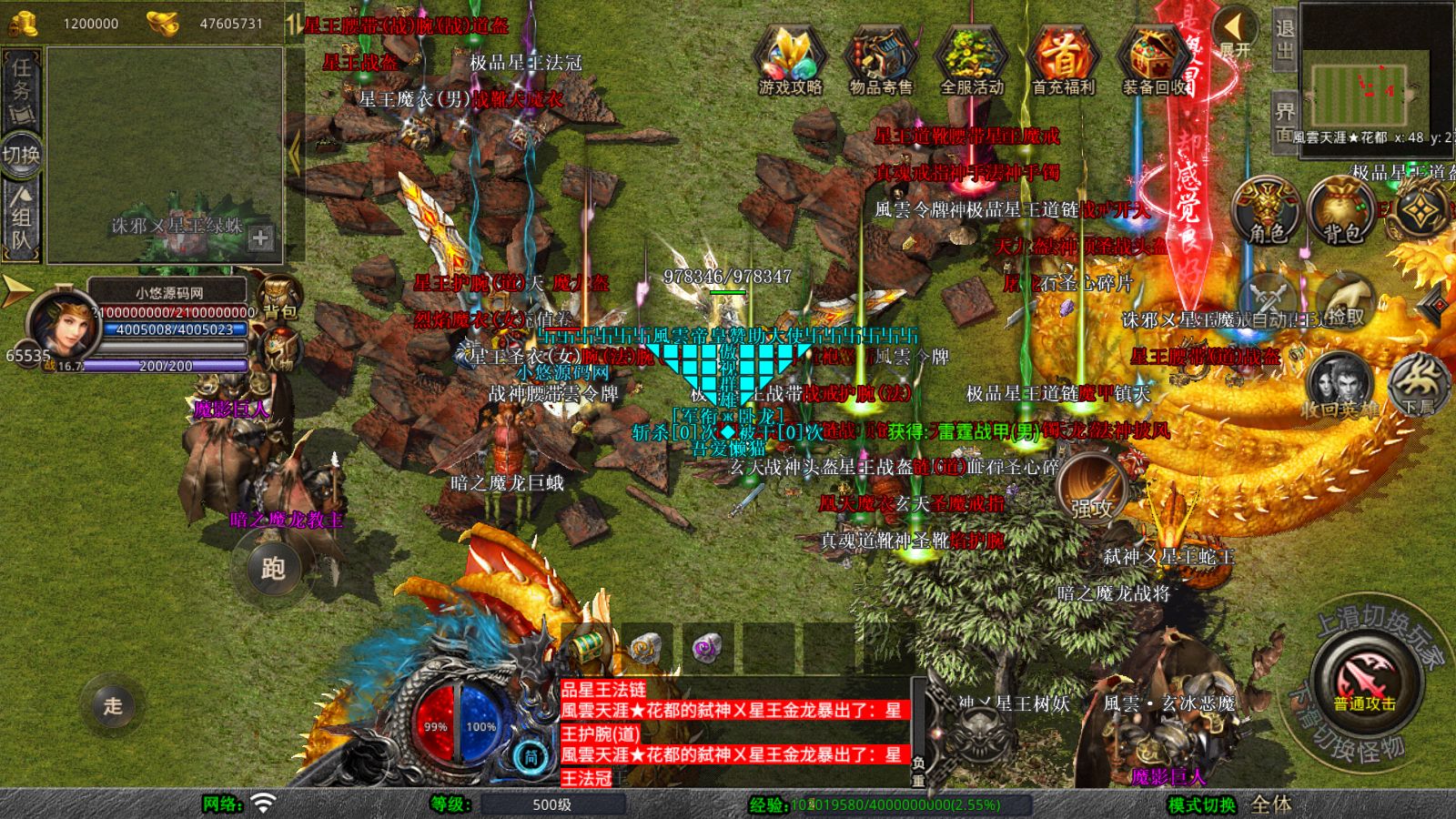Switch to the 任务 task tab
1456x819 pixels.
pyautogui.click(x=22, y=86)
